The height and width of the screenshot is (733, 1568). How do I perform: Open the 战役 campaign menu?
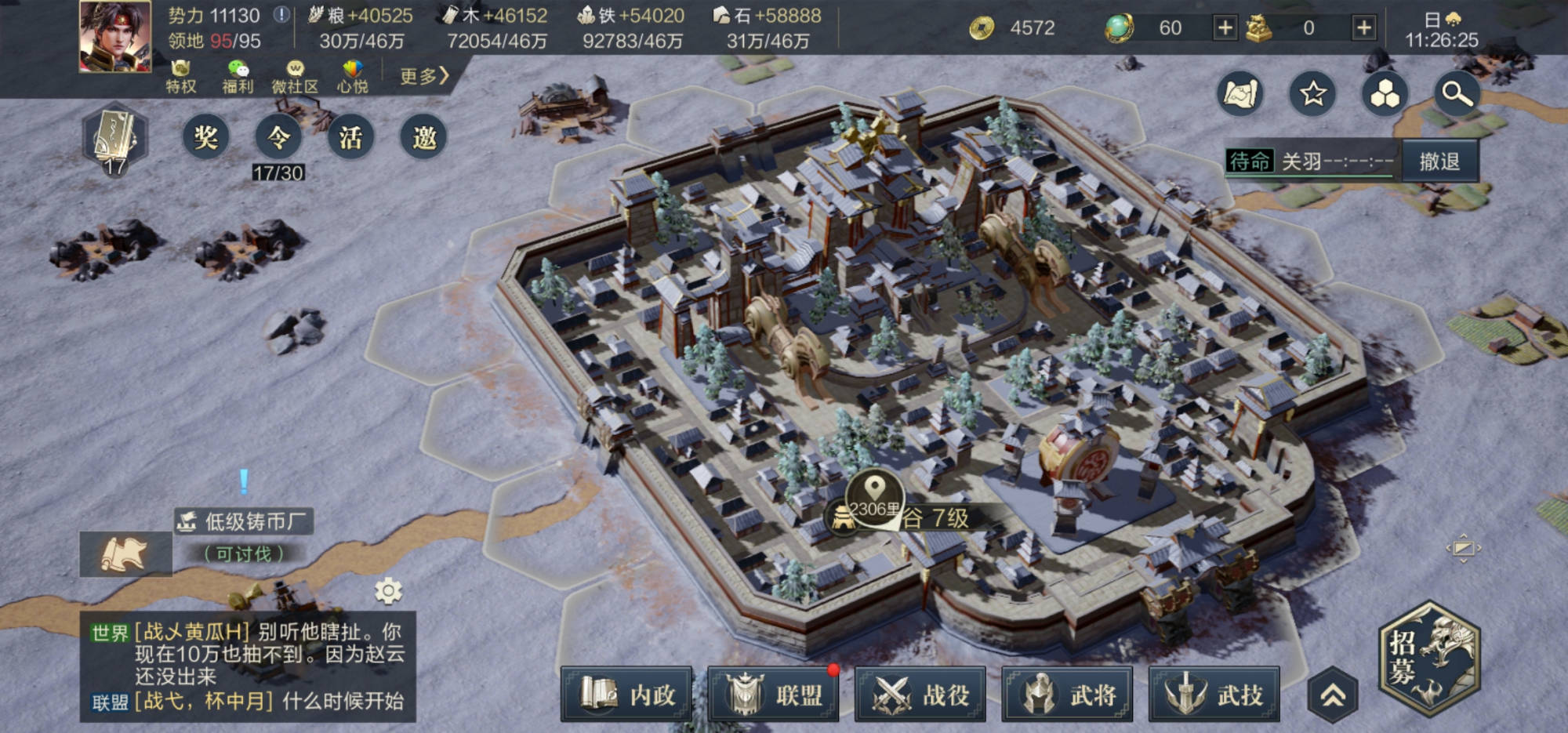coord(920,694)
